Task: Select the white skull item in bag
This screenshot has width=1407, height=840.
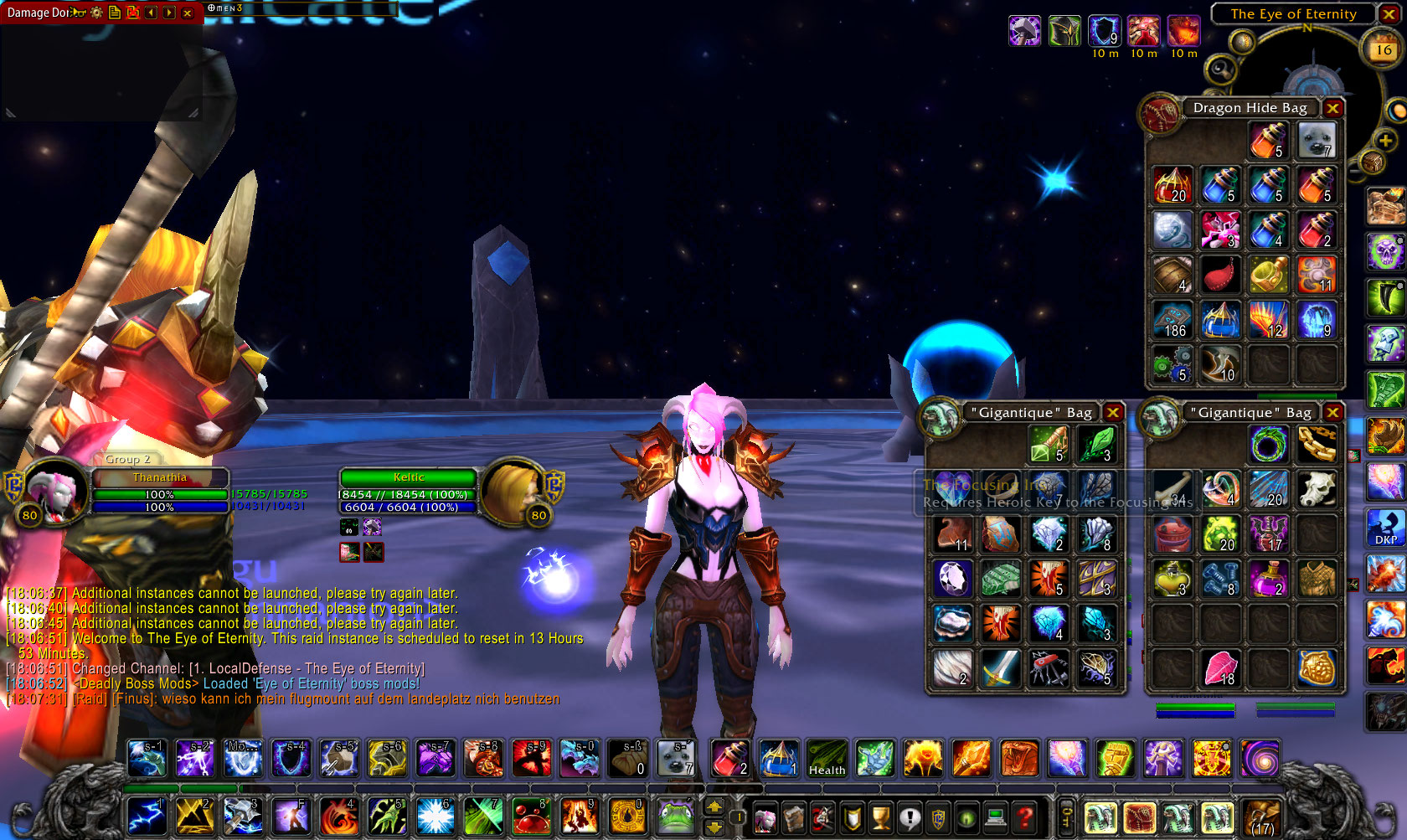Action: click(x=1316, y=488)
